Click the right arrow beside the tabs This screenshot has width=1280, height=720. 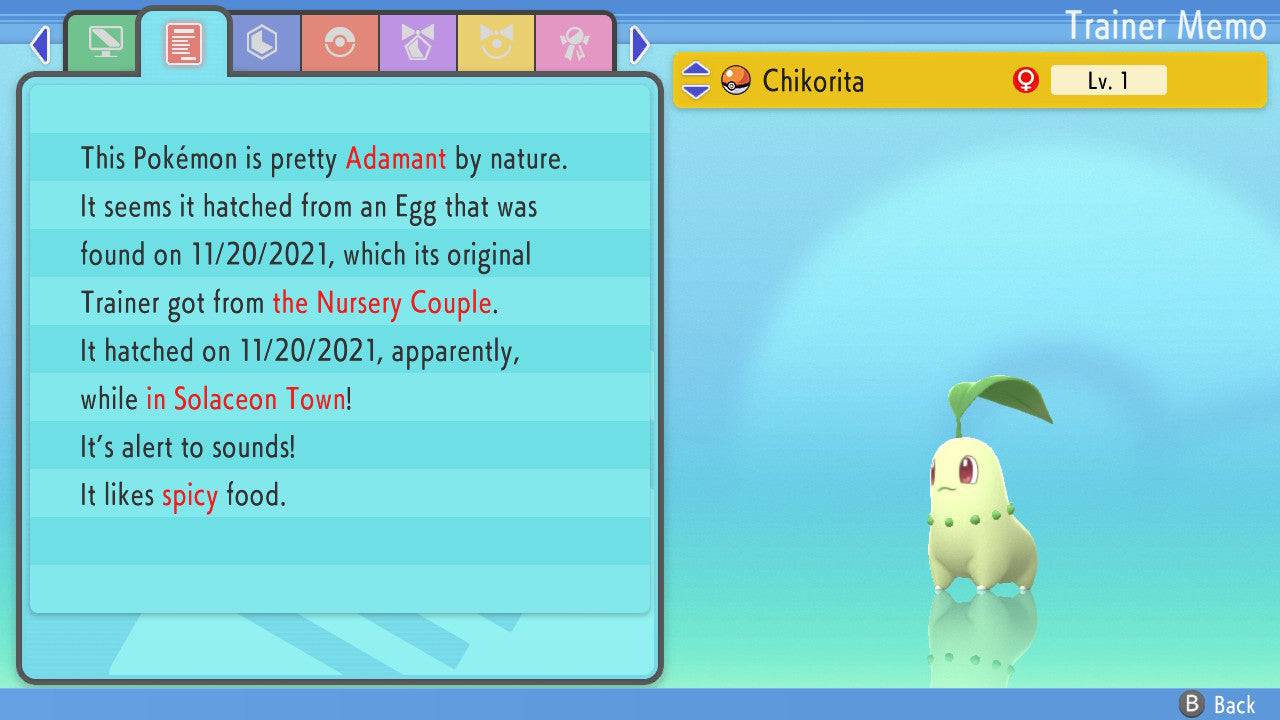(640, 44)
